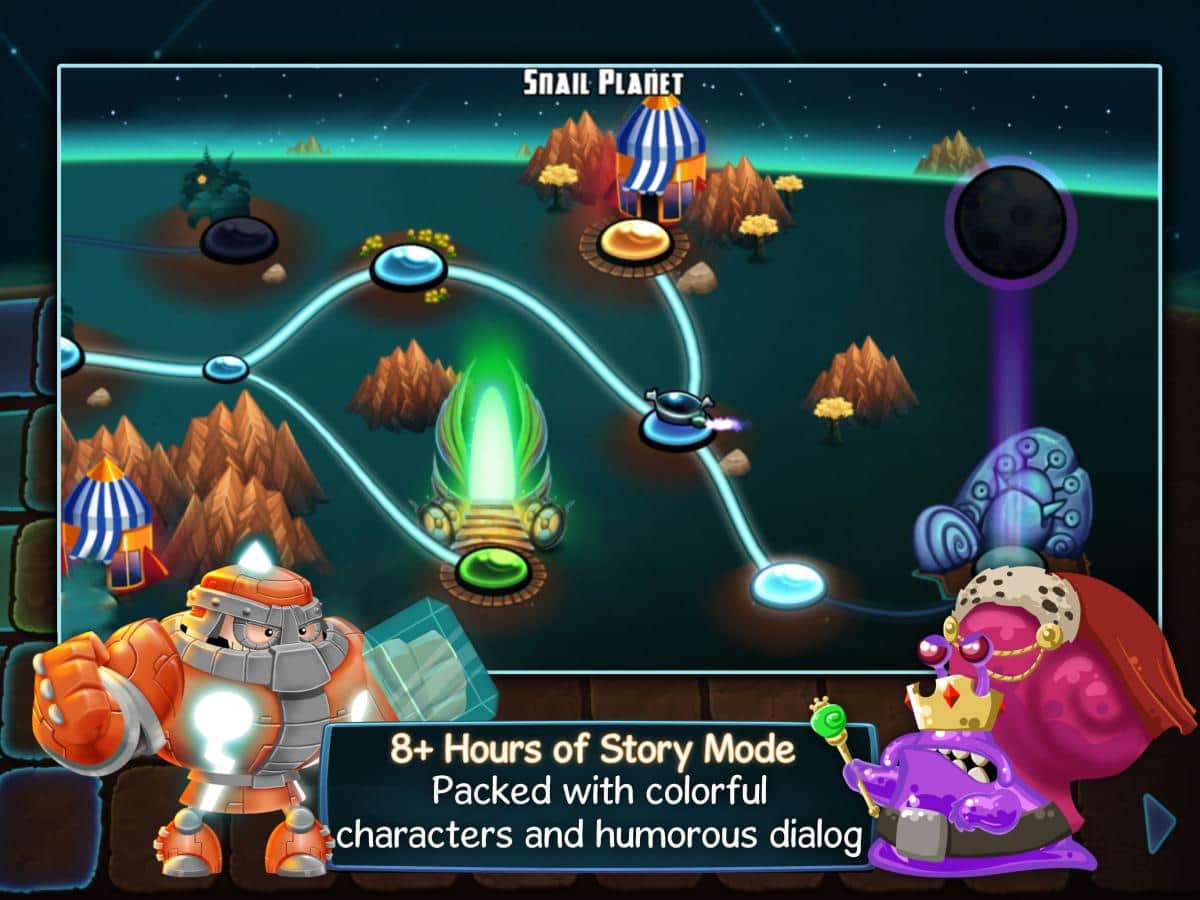Viewport: 1200px width, 900px height.
Task: Click the small blue path junction node
Action: click(x=226, y=368)
